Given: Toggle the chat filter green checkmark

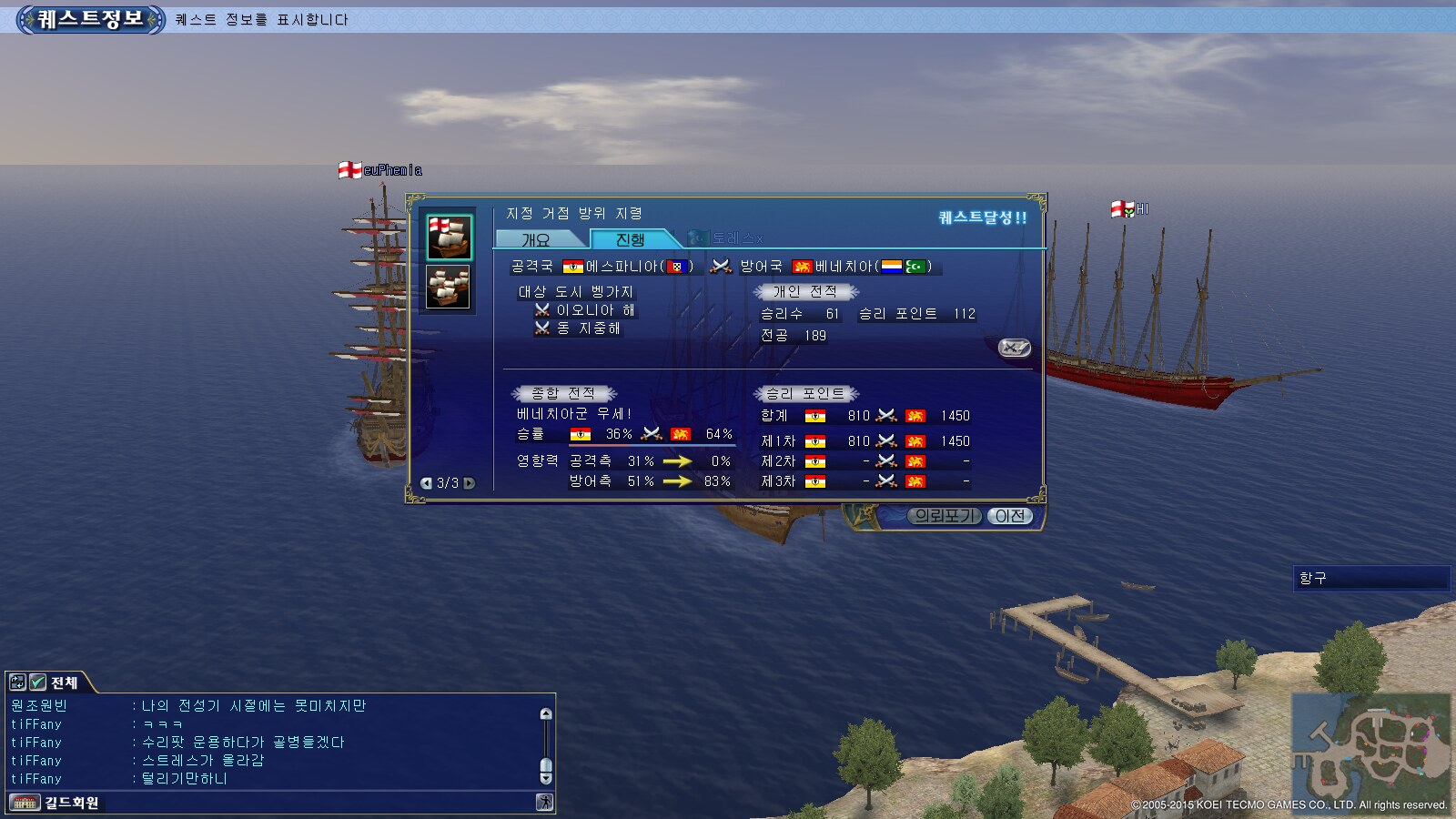Looking at the screenshot, I should pos(37,682).
